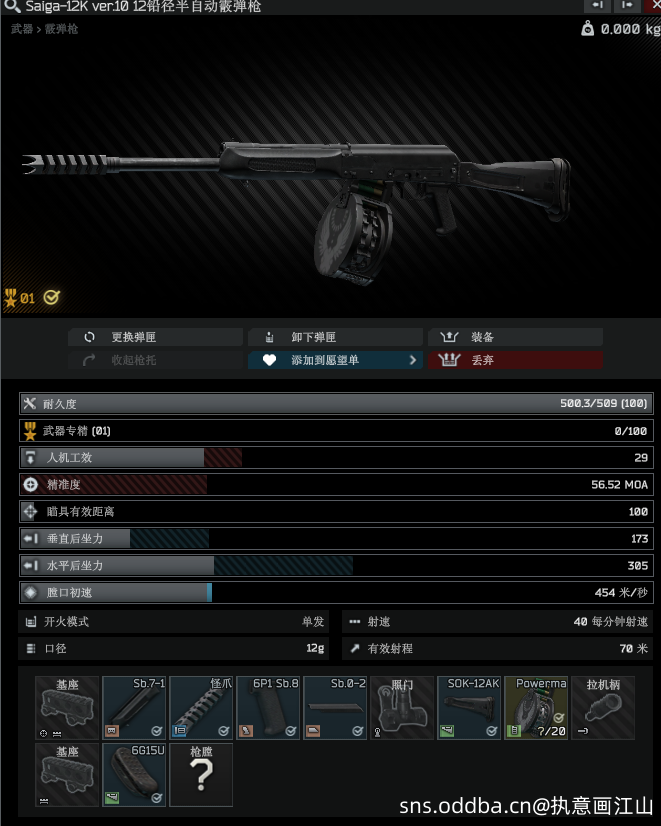The height and width of the screenshot is (826, 661).
Task: Click the 武器 breadcrumb category link
Action: pyautogui.click(x=21, y=29)
